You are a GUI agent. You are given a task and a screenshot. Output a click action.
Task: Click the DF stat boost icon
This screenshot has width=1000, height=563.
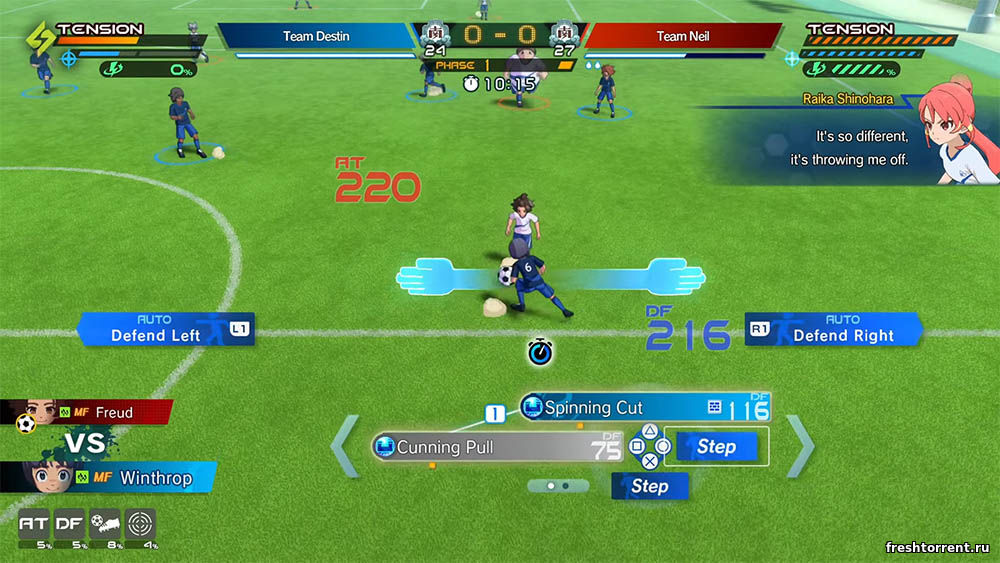point(69,524)
